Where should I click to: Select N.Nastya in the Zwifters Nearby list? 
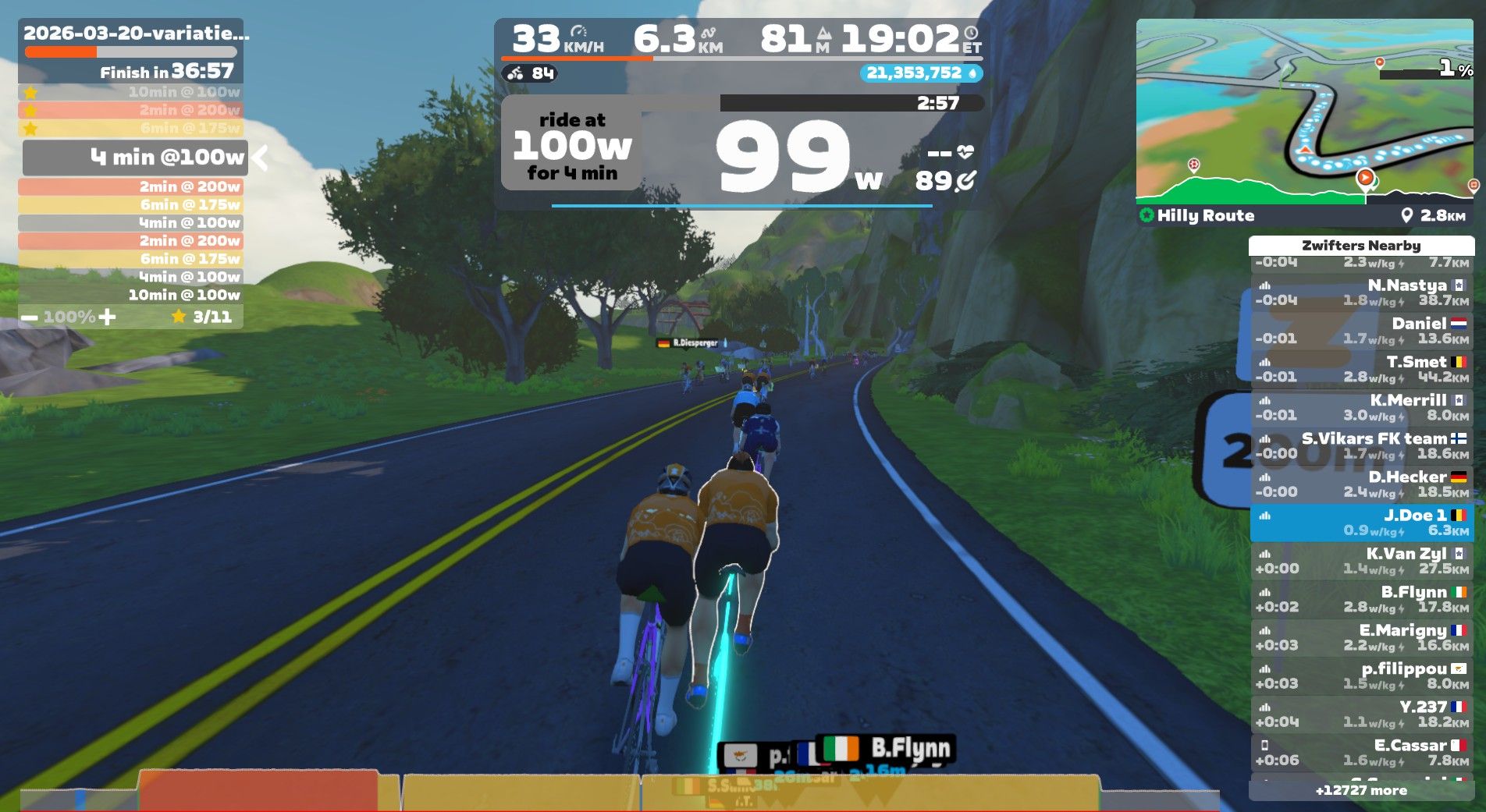coord(1361,293)
